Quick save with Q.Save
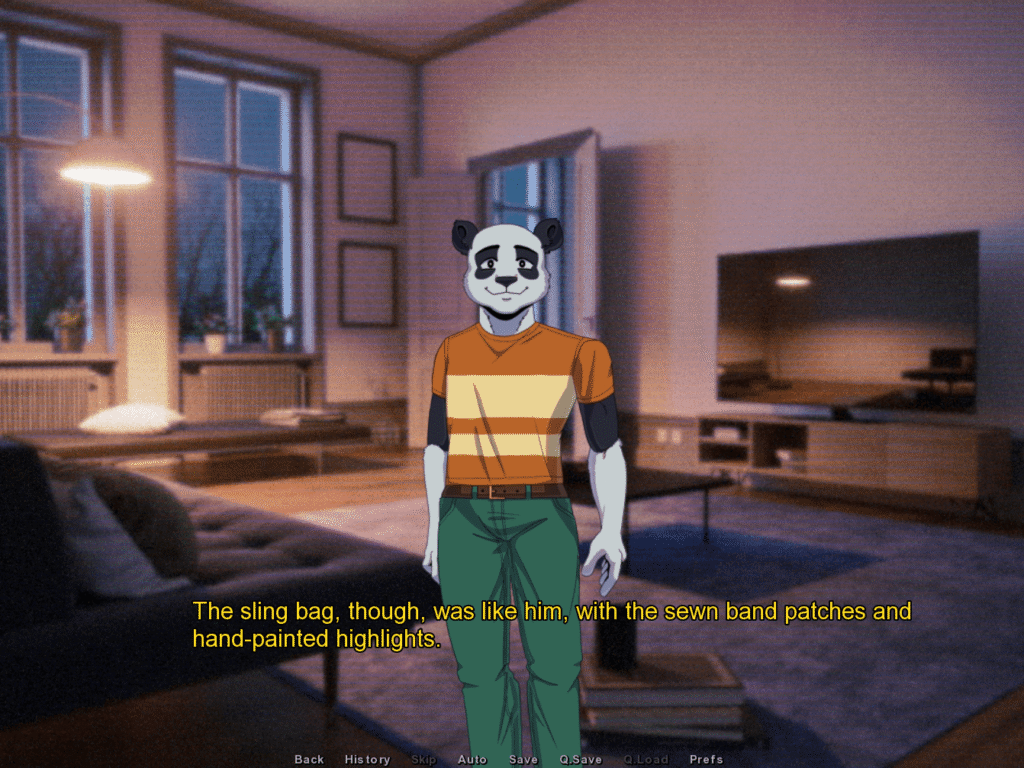 click(581, 760)
